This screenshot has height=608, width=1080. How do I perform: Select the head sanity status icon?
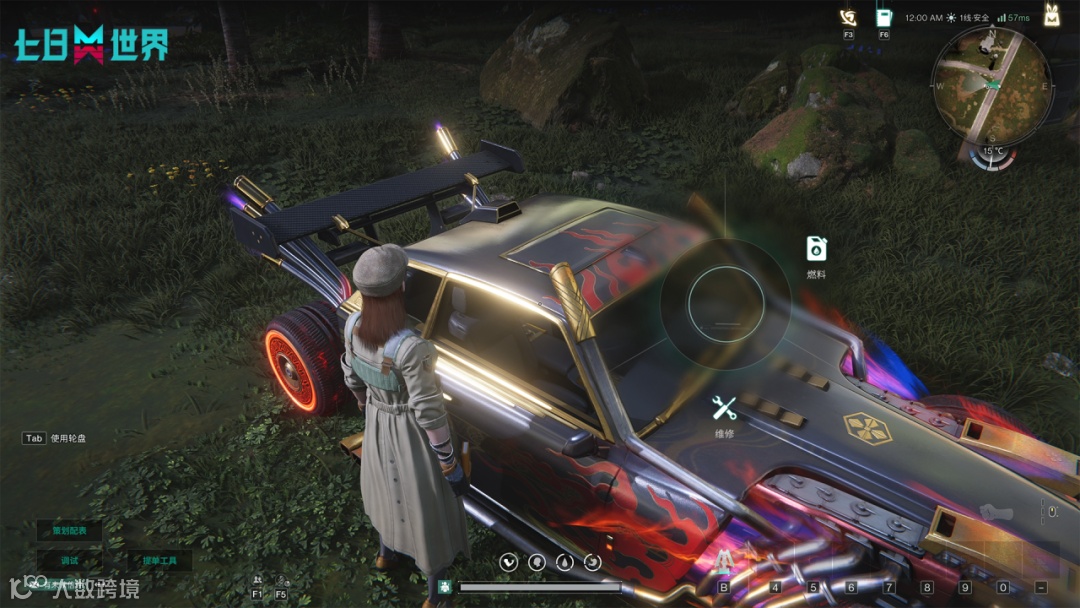[x=536, y=563]
